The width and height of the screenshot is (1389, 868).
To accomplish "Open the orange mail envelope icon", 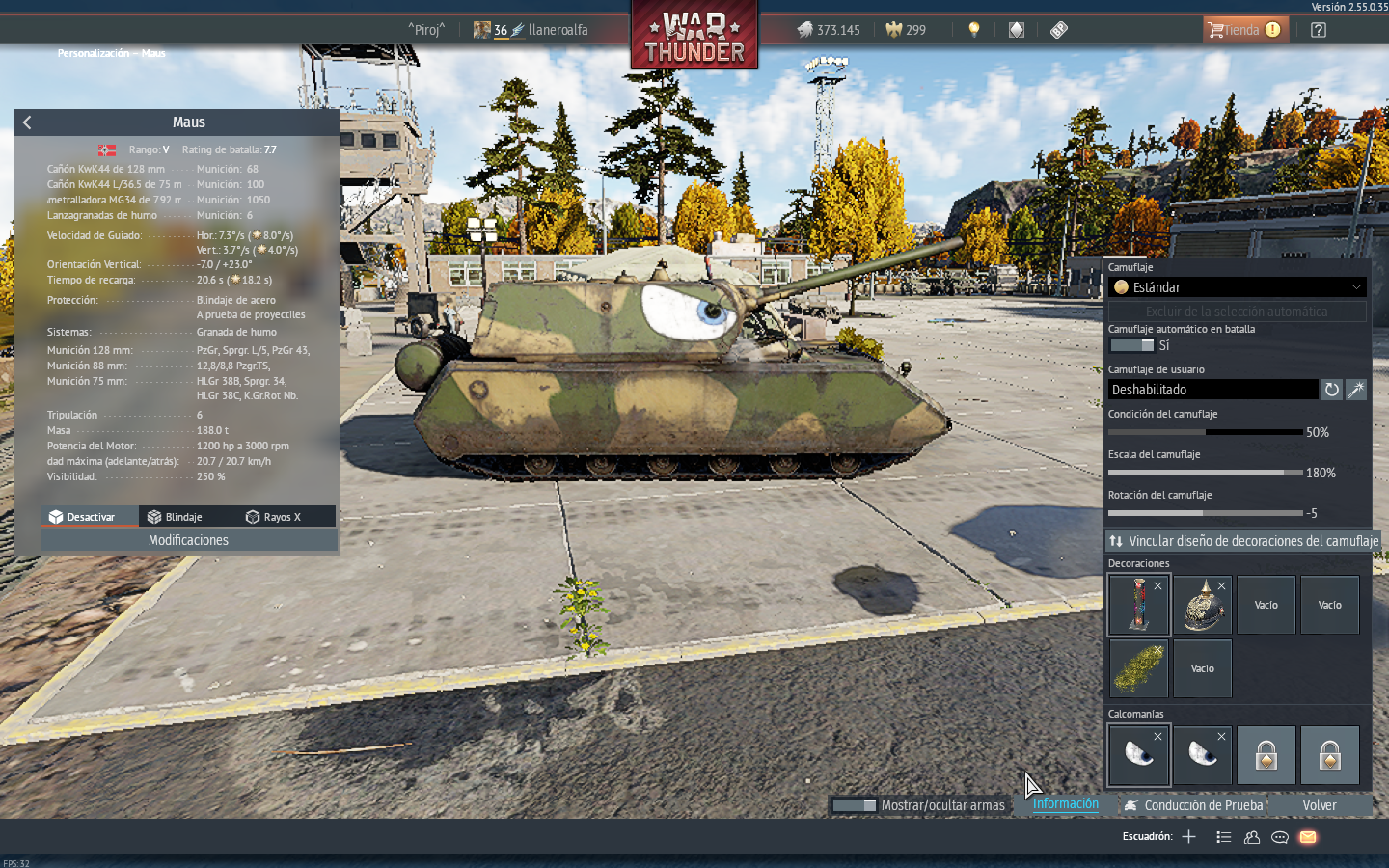I will pos(1308,837).
